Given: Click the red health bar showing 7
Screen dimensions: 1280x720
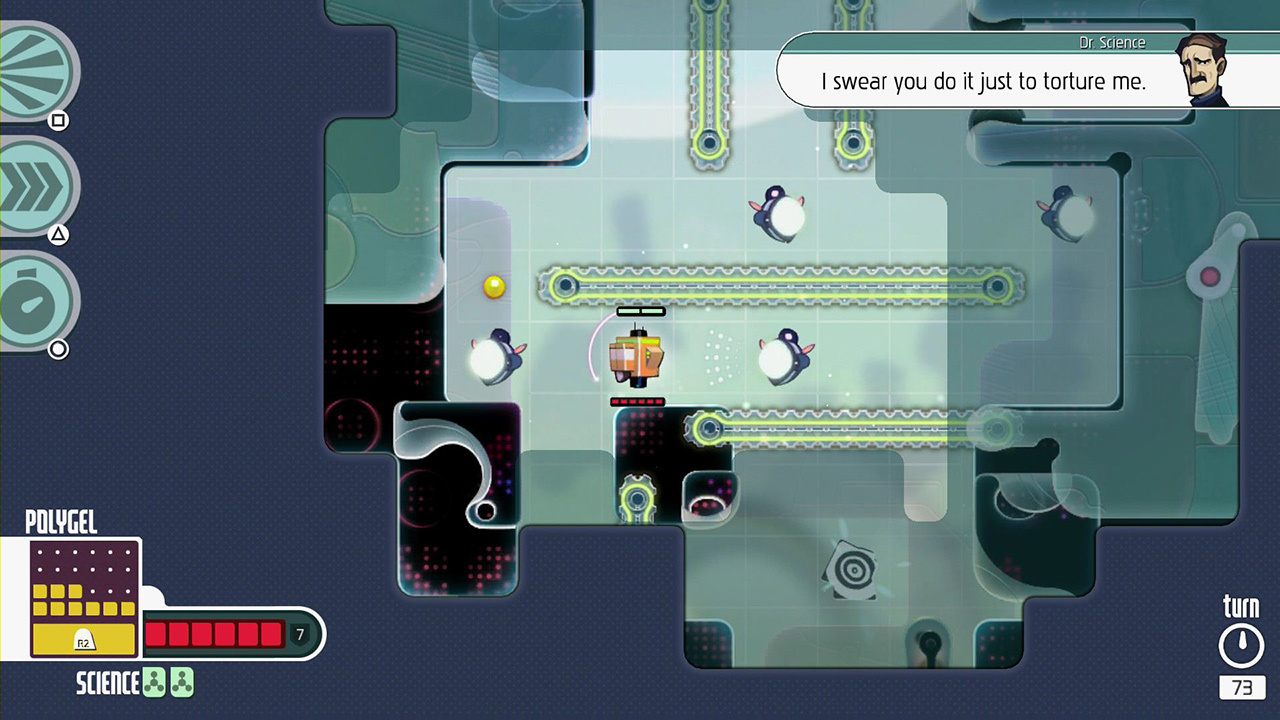Looking at the screenshot, I should [x=215, y=634].
